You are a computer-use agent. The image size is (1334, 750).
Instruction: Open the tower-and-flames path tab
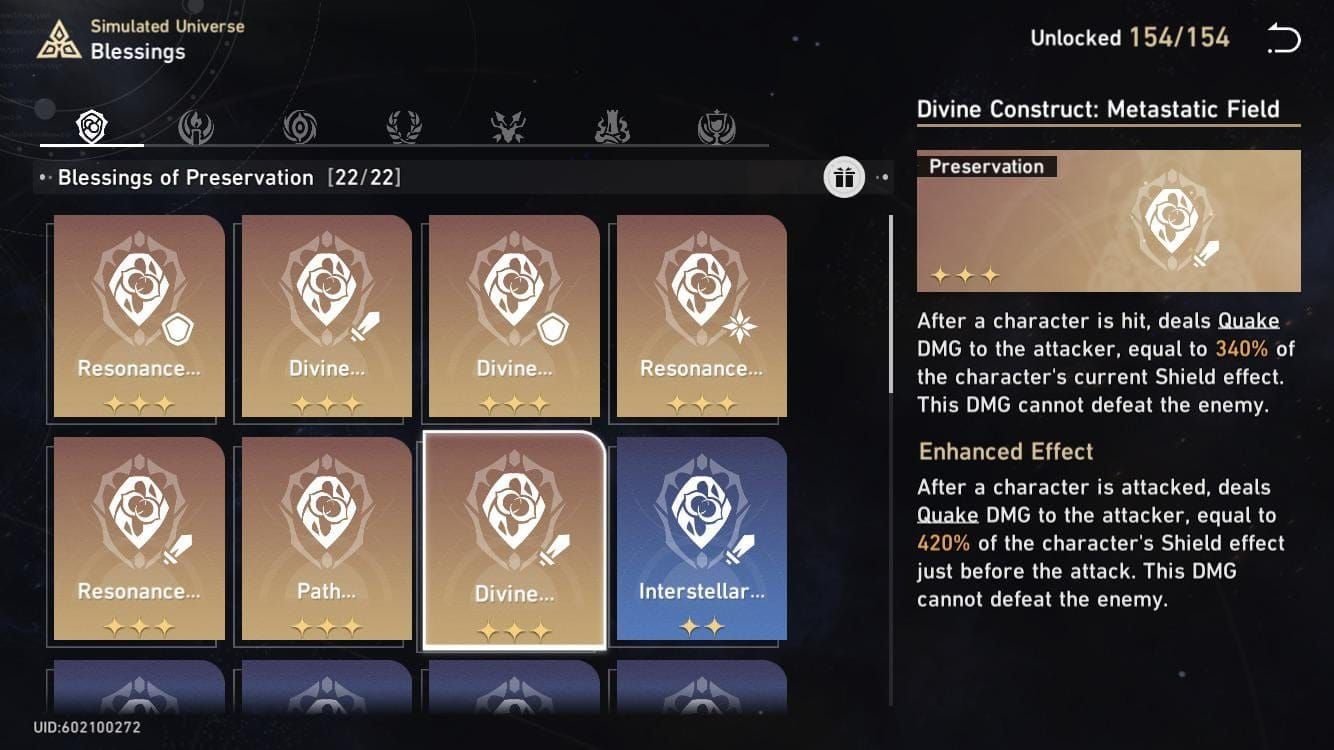612,127
